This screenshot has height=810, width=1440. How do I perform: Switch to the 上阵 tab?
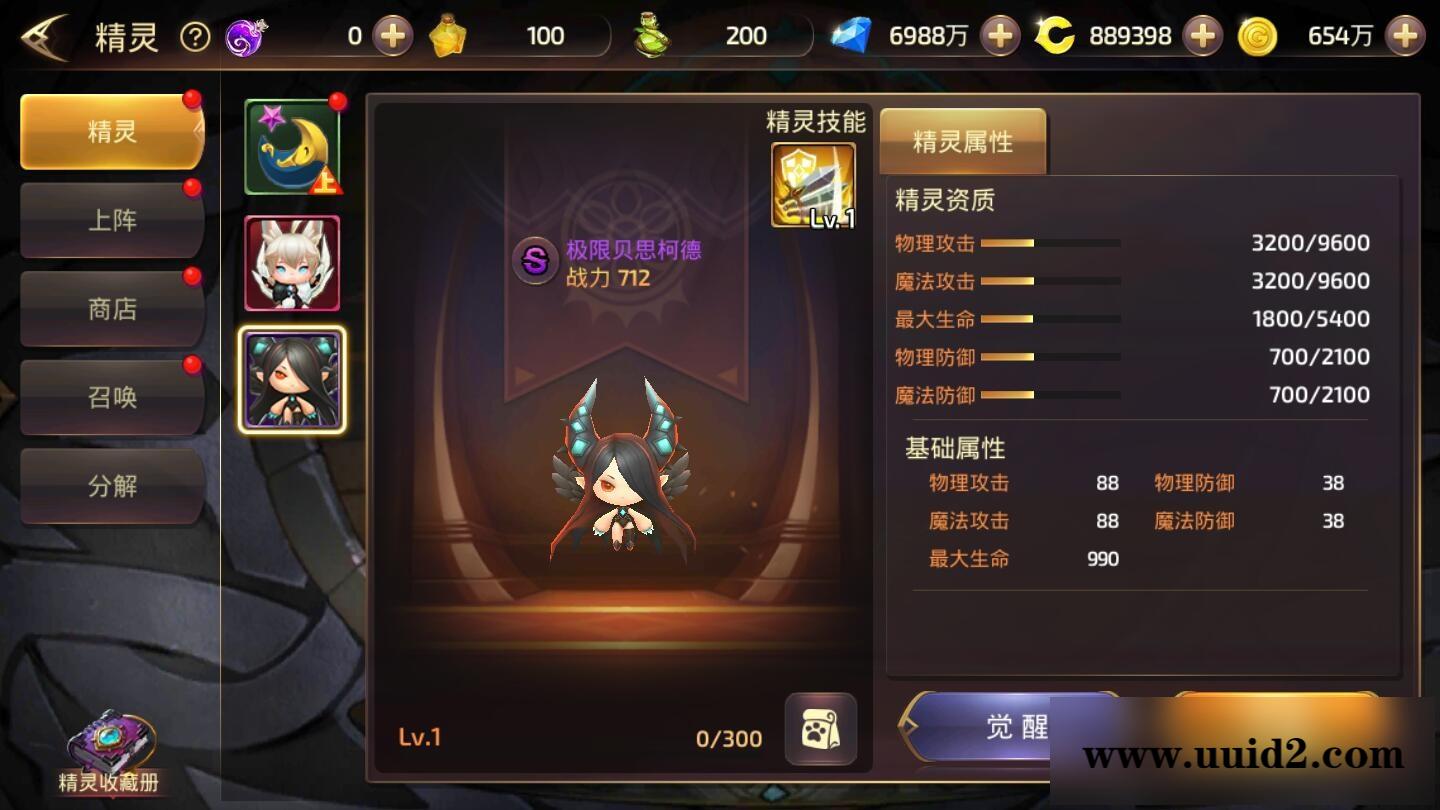[x=111, y=220]
